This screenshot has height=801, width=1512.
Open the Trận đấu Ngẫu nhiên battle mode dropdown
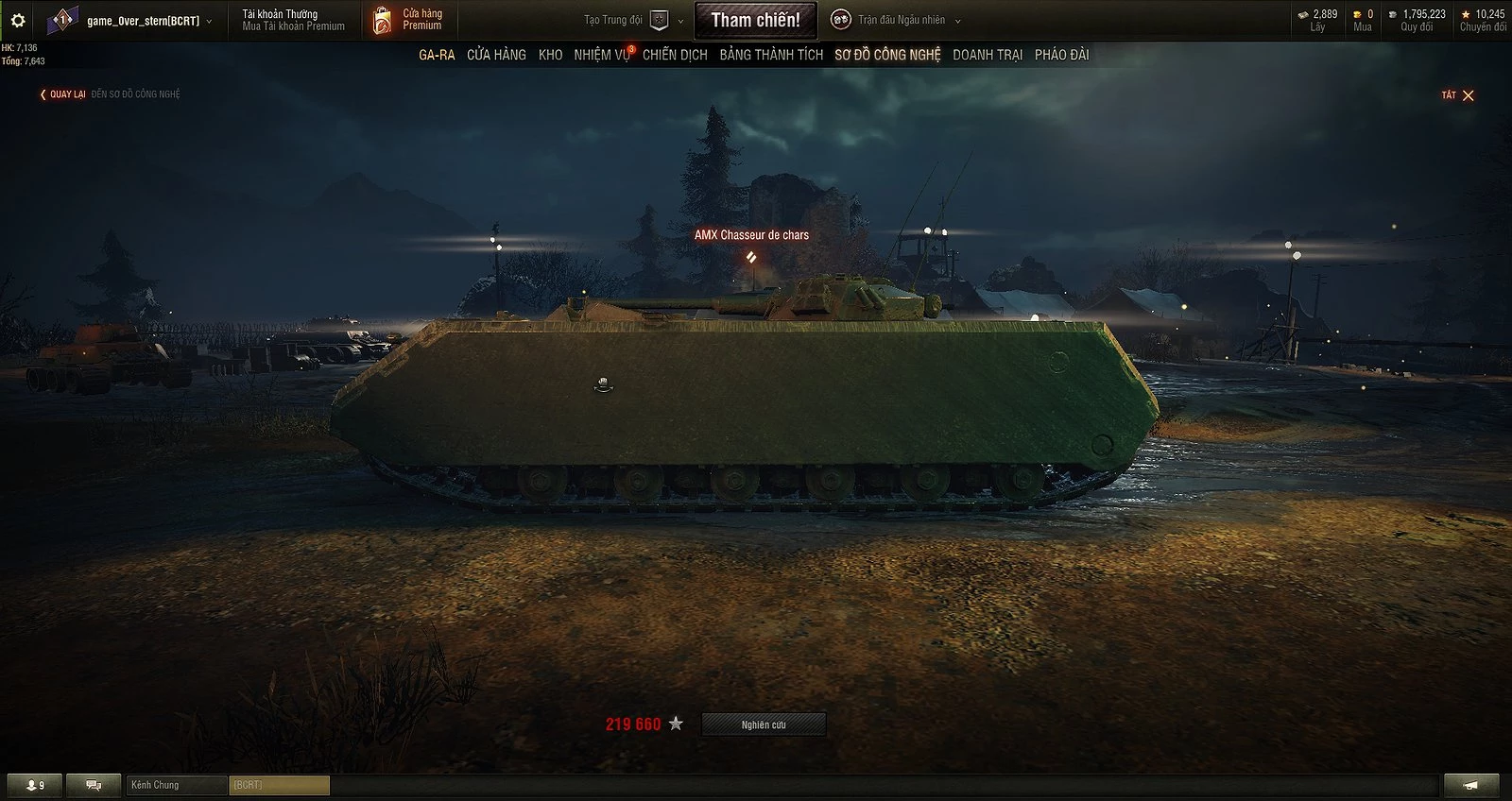click(x=955, y=20)
